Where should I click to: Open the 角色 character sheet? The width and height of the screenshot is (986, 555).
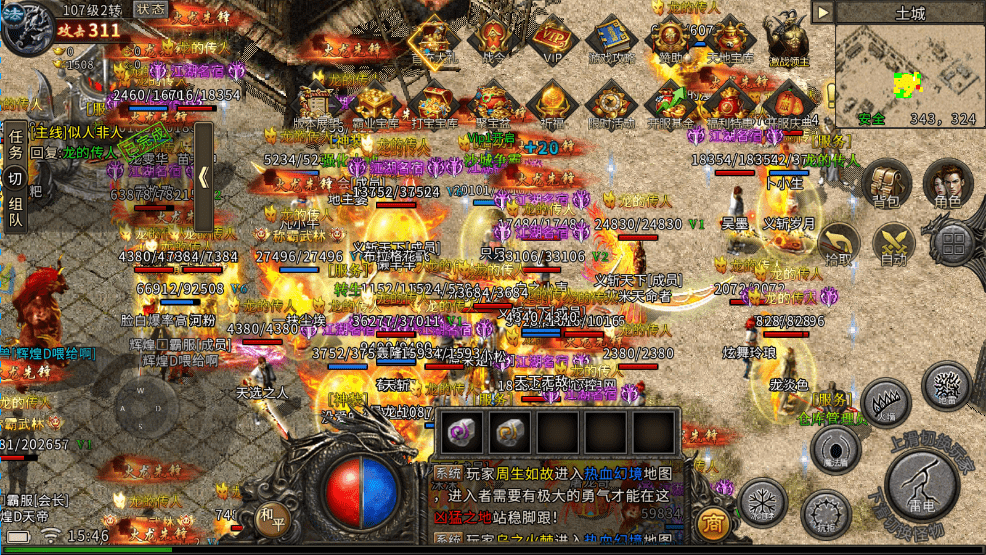[x=946, y=183]
